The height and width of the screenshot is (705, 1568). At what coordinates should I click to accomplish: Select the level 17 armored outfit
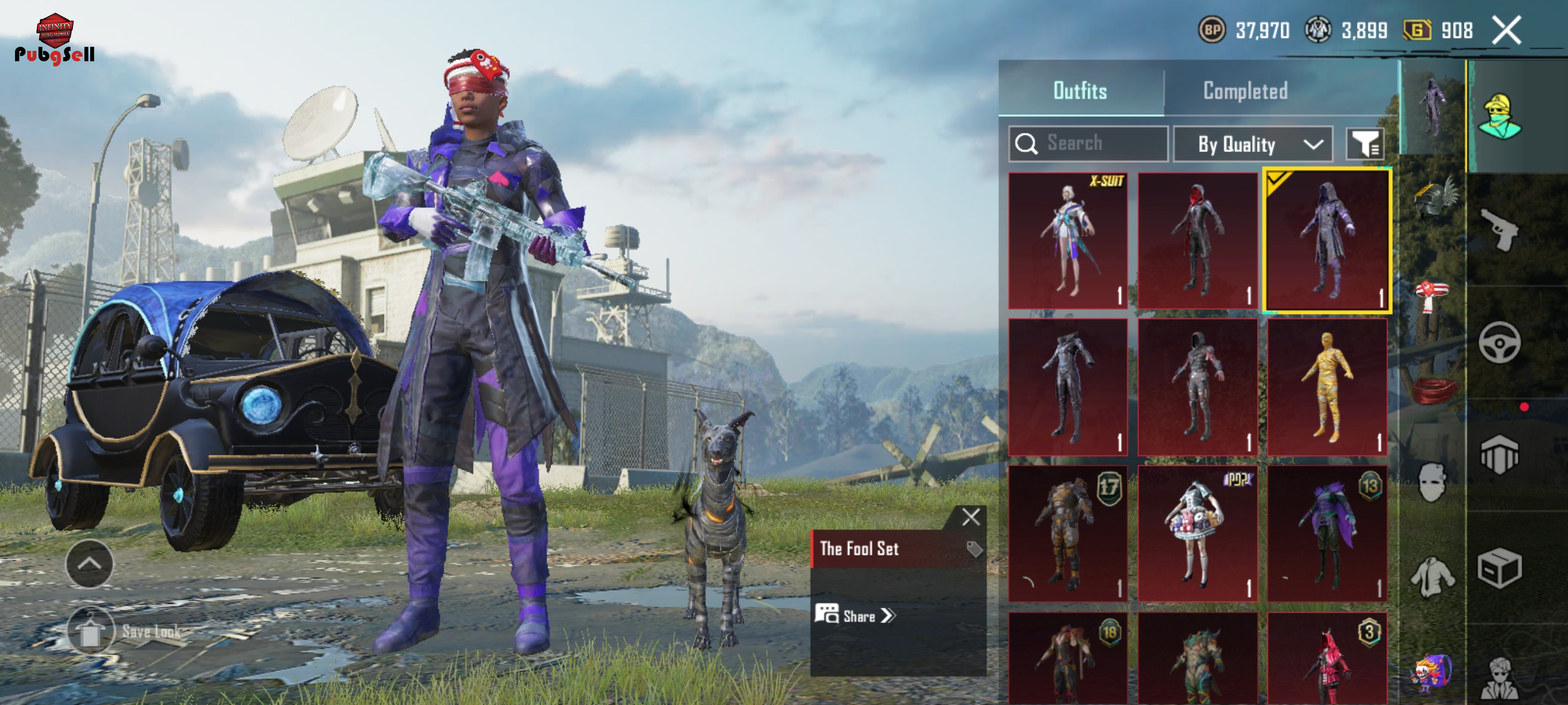[x=1067, y=533]
